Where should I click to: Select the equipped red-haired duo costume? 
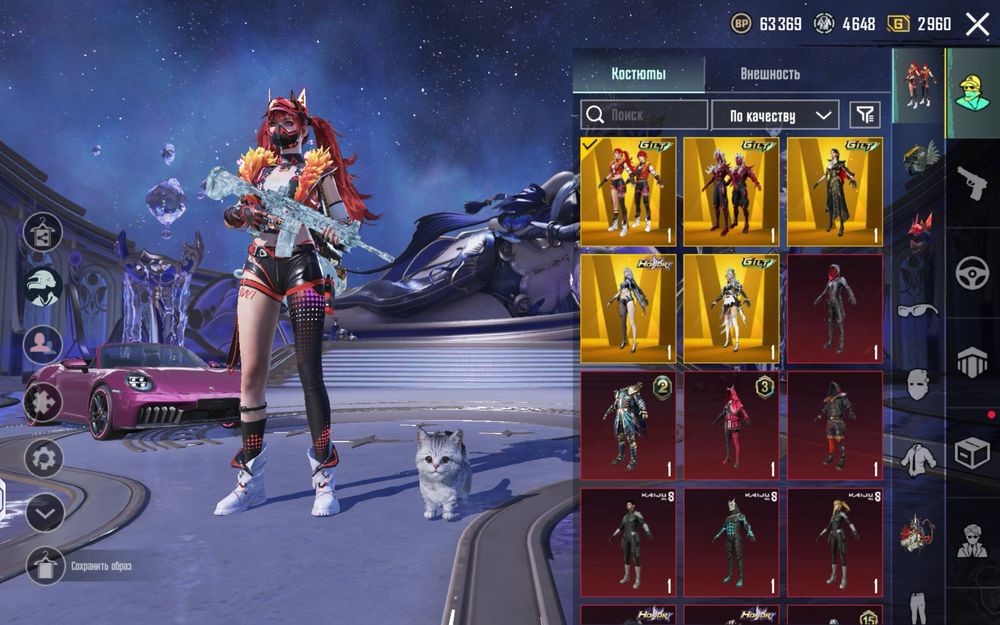click(628, 192)
